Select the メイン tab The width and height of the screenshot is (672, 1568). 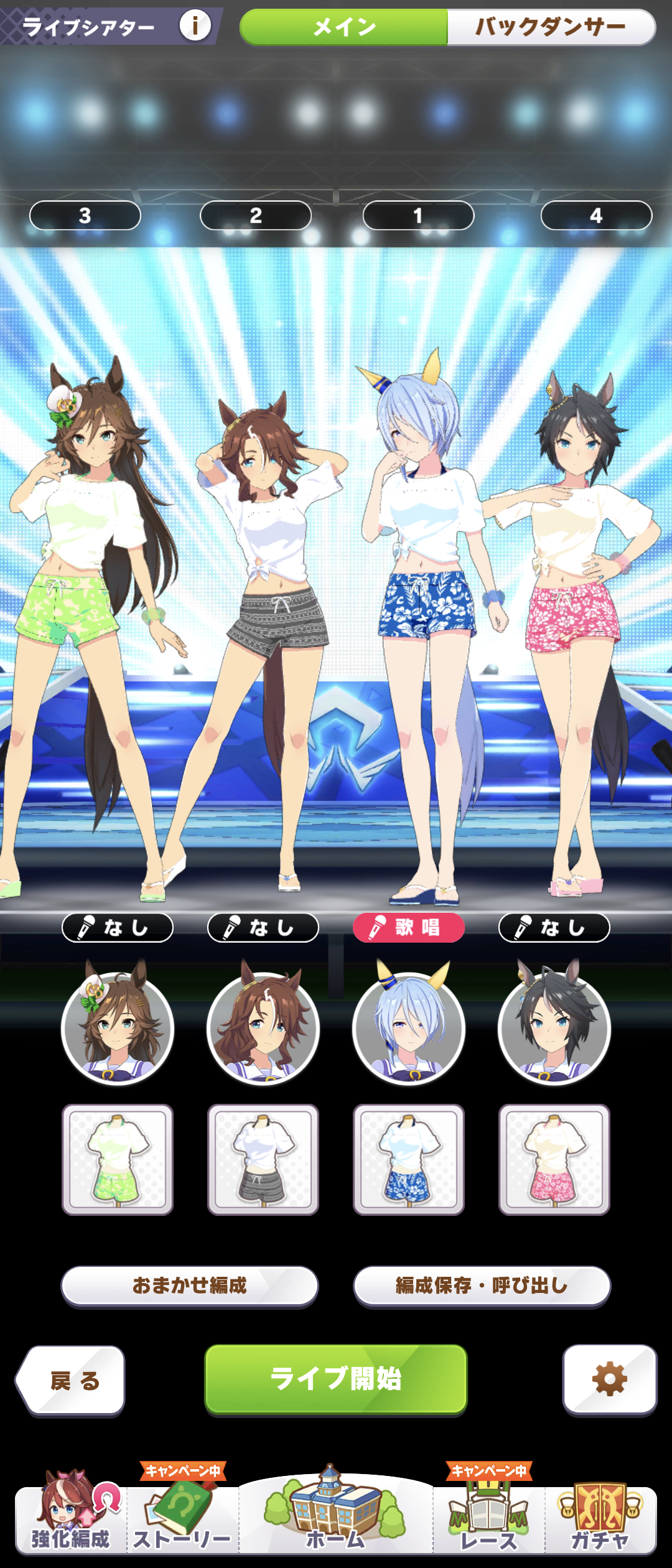point(344,27)
